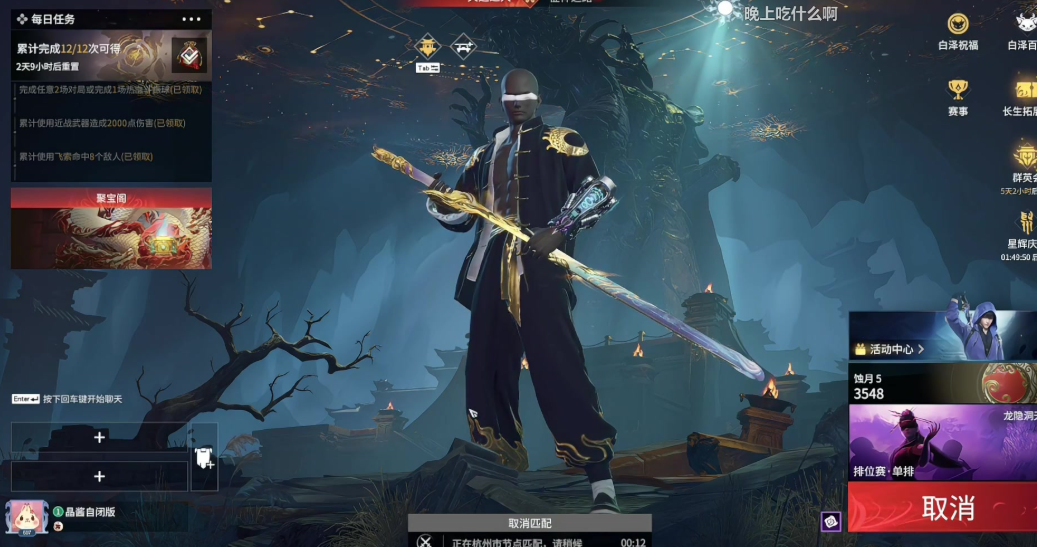Screen dimensions: 1037x547
Task: Select the 排位赛·单排 ranked mode tile
Action: click(942, 441)
